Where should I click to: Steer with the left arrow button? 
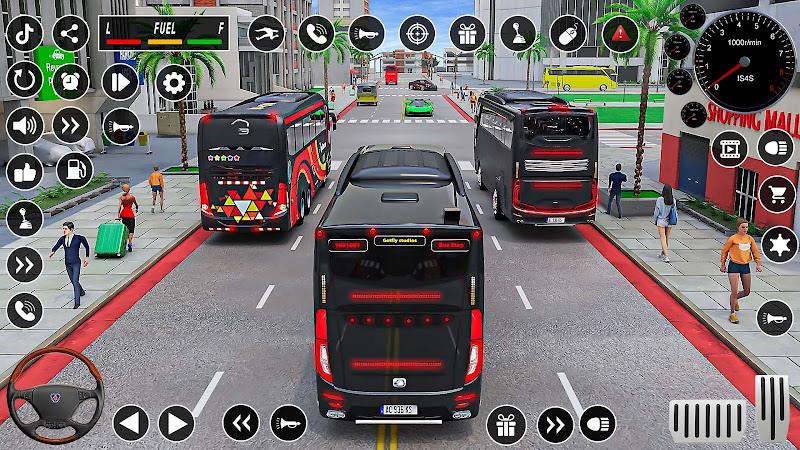point(130,423)
